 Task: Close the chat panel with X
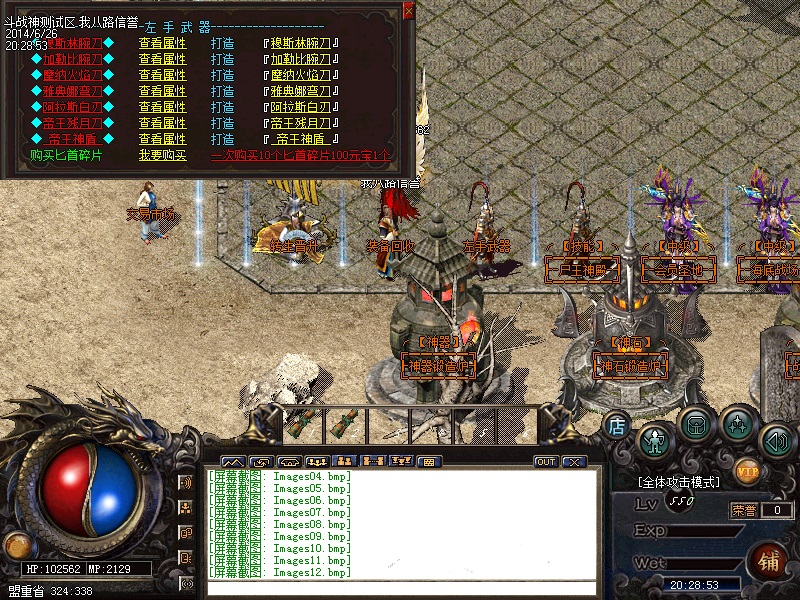573,462
